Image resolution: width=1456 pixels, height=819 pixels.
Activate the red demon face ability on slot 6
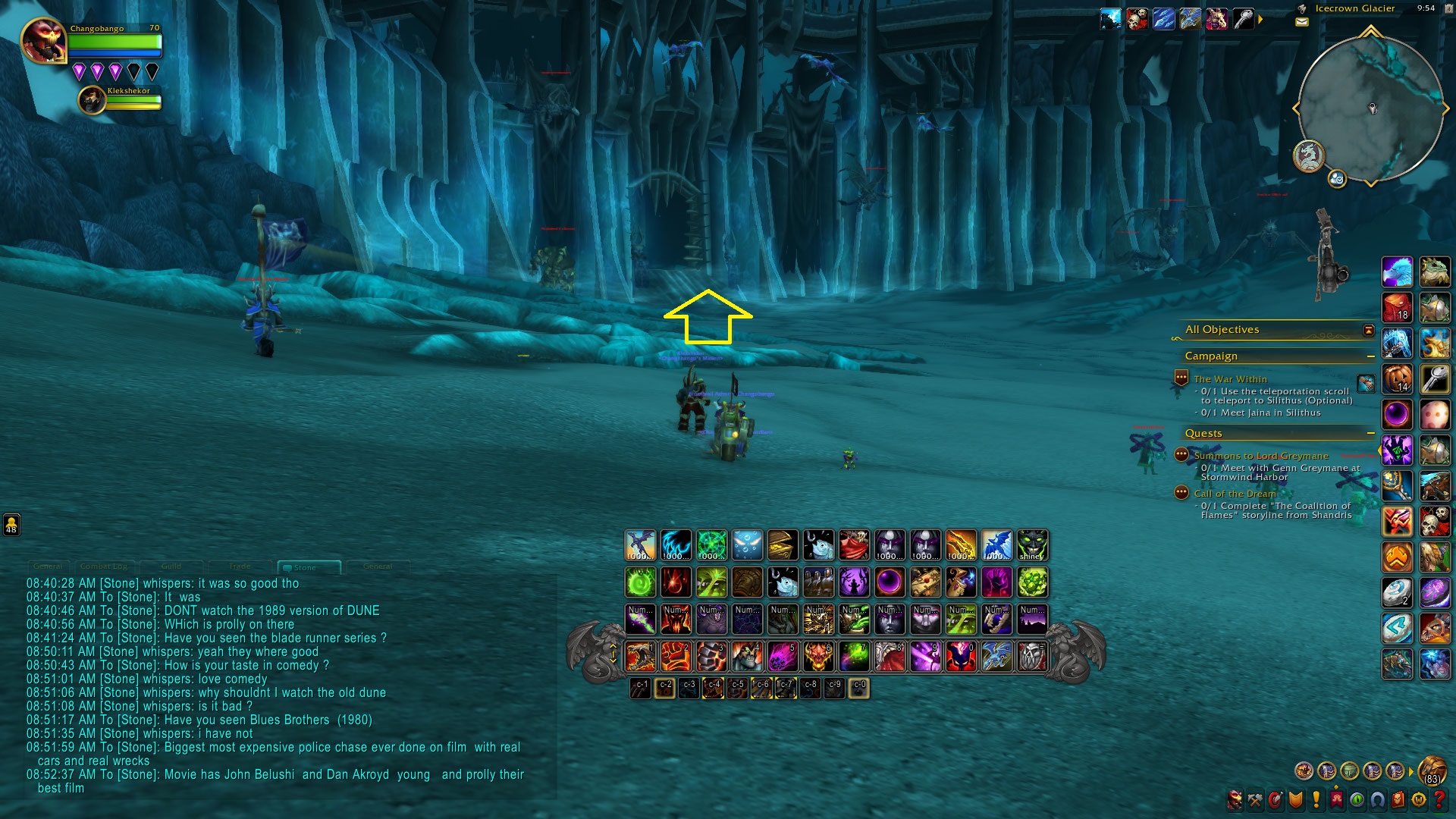(818, 657)
